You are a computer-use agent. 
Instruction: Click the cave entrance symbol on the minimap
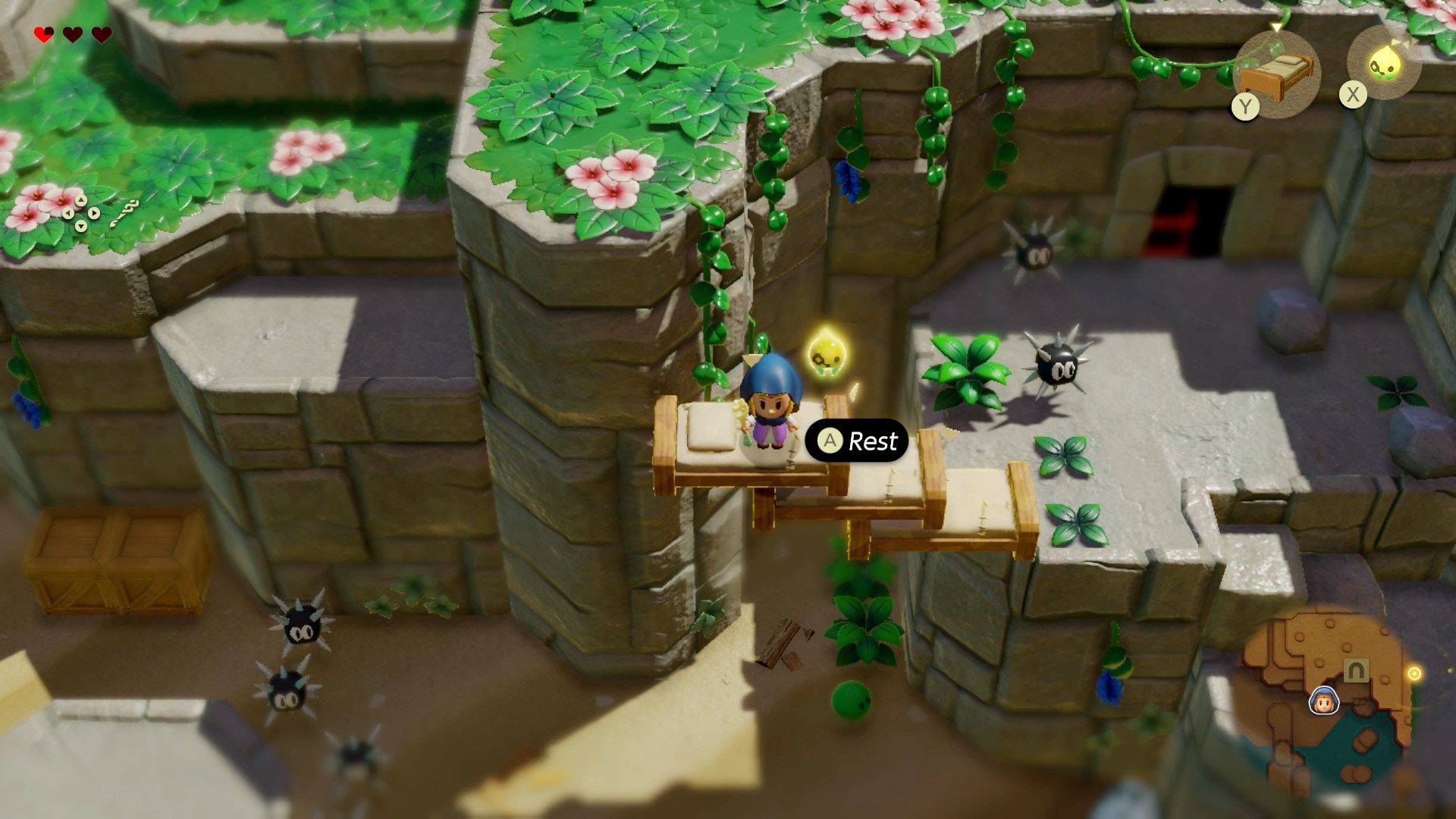[1355, 670]
